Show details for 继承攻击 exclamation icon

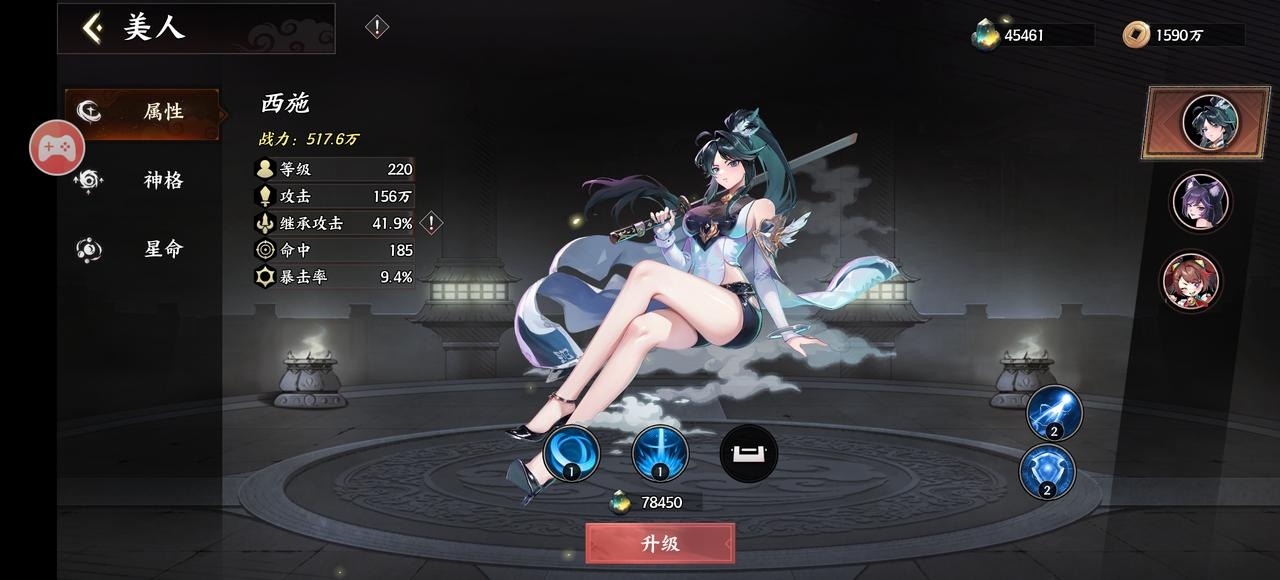[x=431, y=222]
